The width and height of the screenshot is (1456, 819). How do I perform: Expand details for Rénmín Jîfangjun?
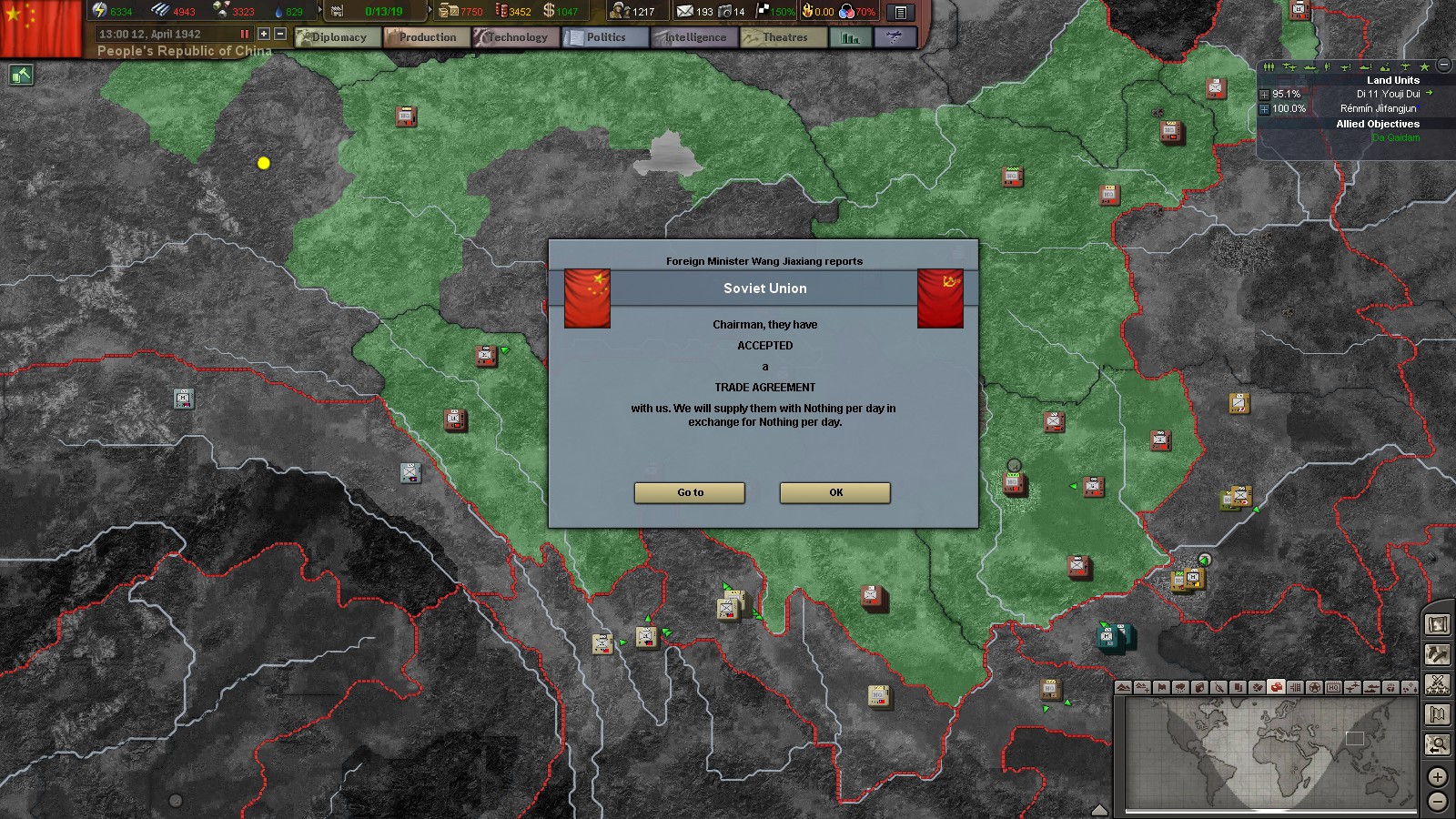(1265, 109)
